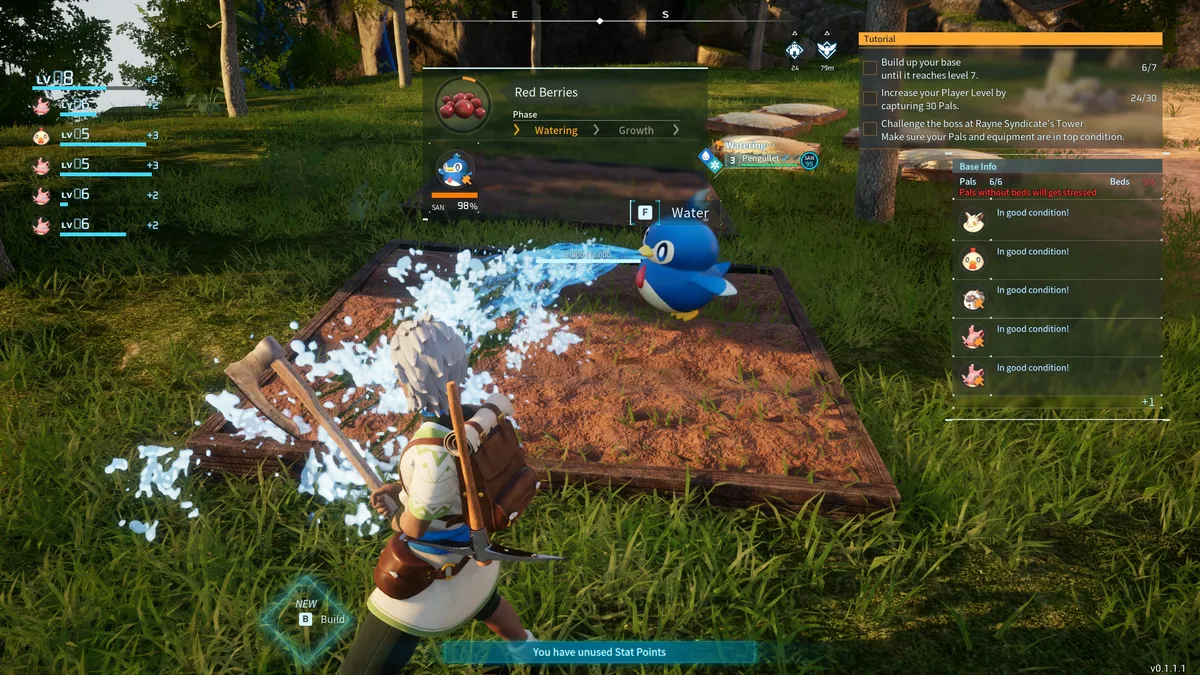The width and height of the screenshot is (1200, 675).
Task: Tick the 'capturing 30 Pals' tutorial checkbox
Action: pos(870,99)
